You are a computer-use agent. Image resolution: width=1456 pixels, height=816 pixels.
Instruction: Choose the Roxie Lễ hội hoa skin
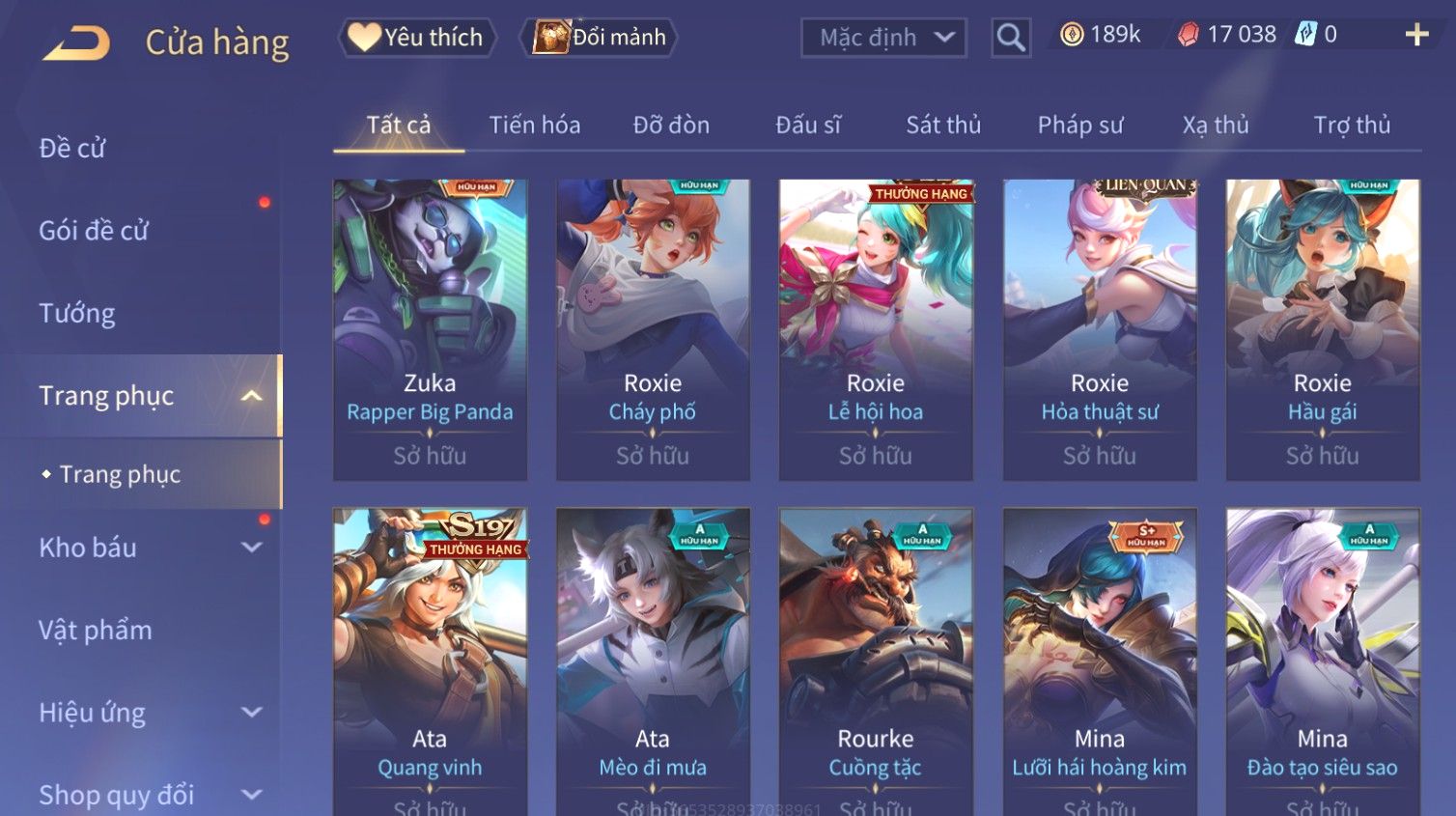(876, 328)
